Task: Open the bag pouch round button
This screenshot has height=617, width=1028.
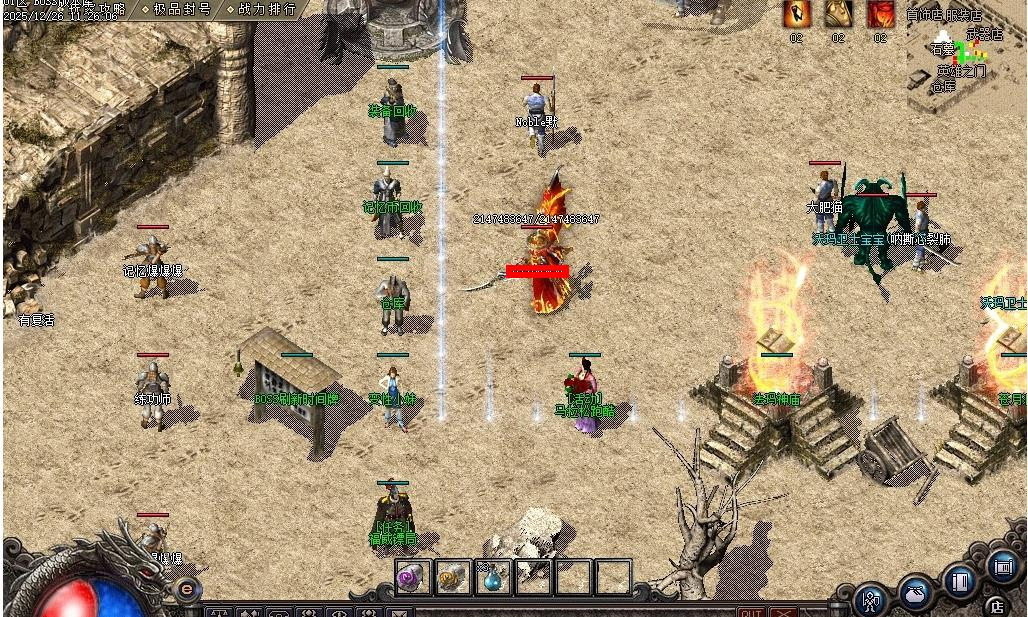Action: click(915, 591)
